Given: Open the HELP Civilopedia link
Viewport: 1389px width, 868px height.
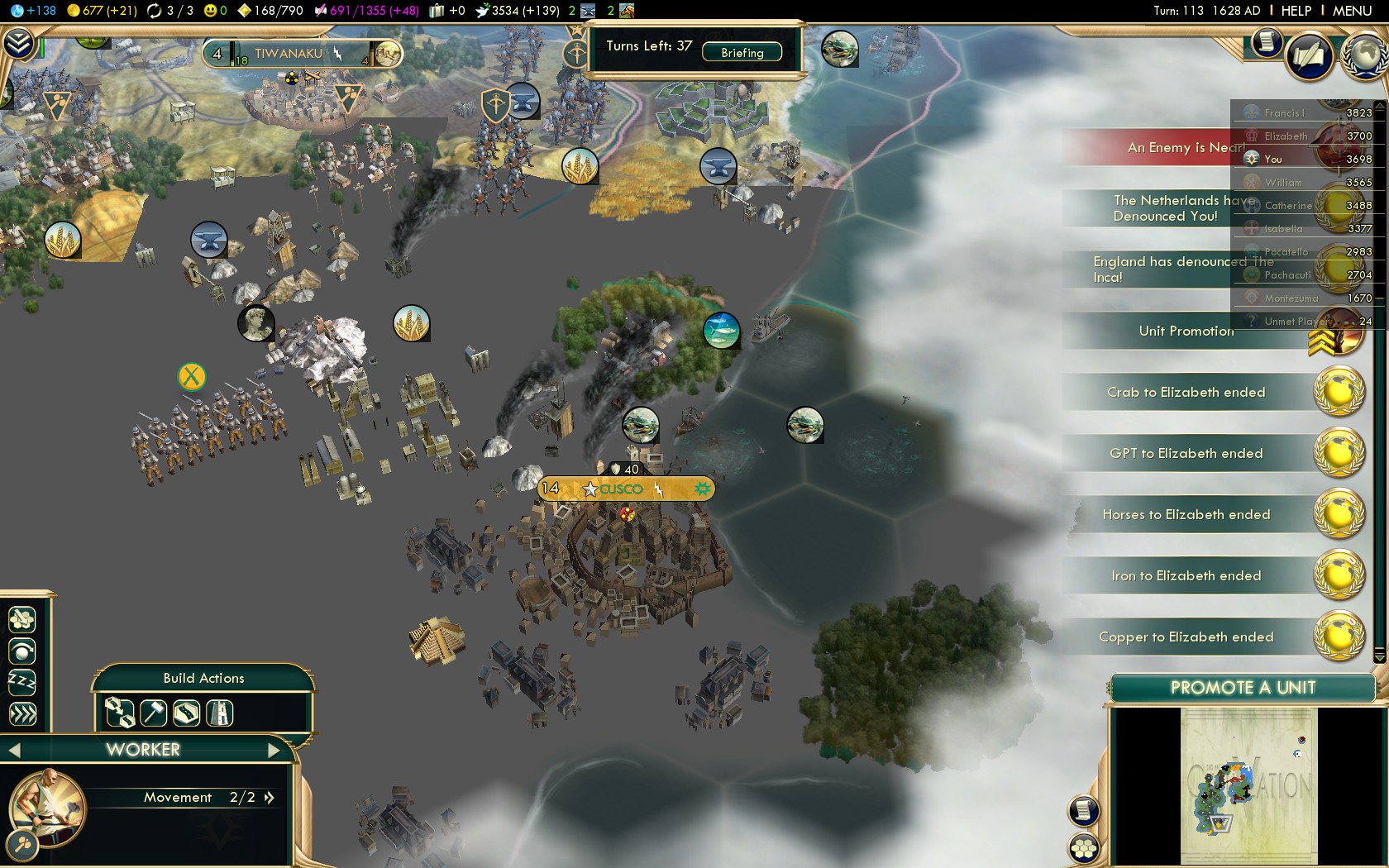Looking at the screenshot, I should click(1296, 11).
